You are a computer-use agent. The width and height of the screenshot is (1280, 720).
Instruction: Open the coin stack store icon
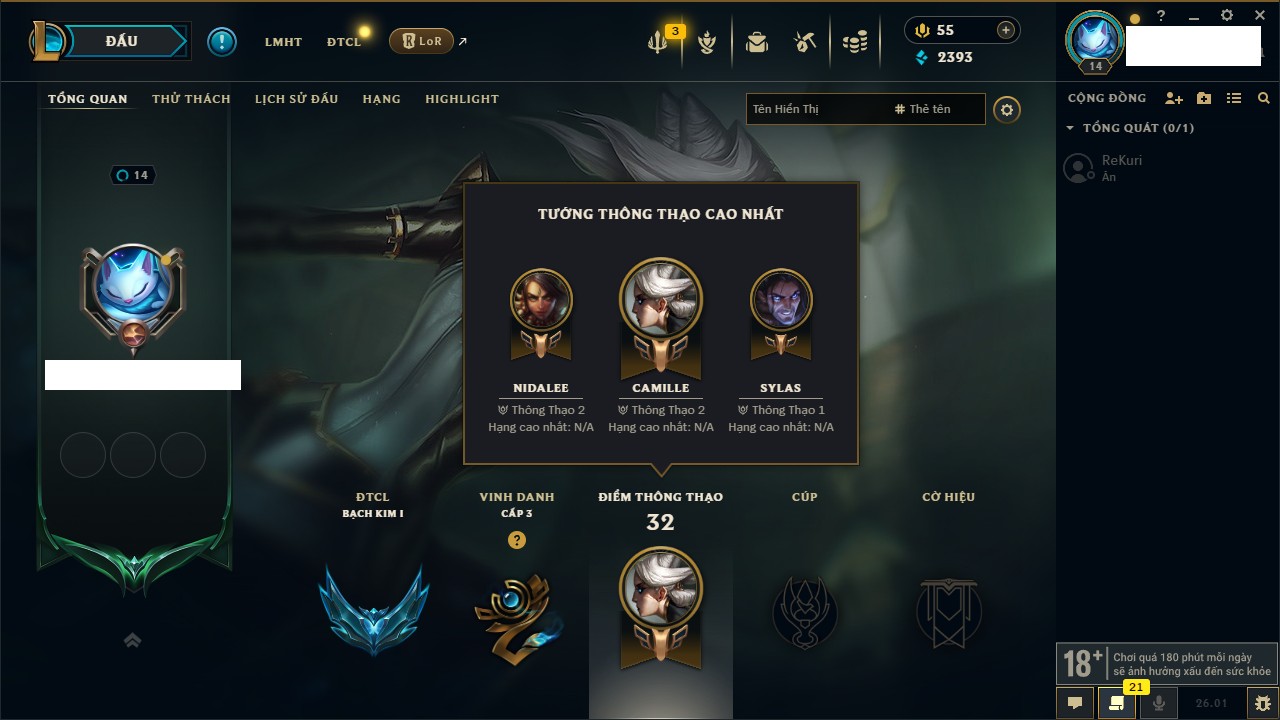(x=855, y=42)
